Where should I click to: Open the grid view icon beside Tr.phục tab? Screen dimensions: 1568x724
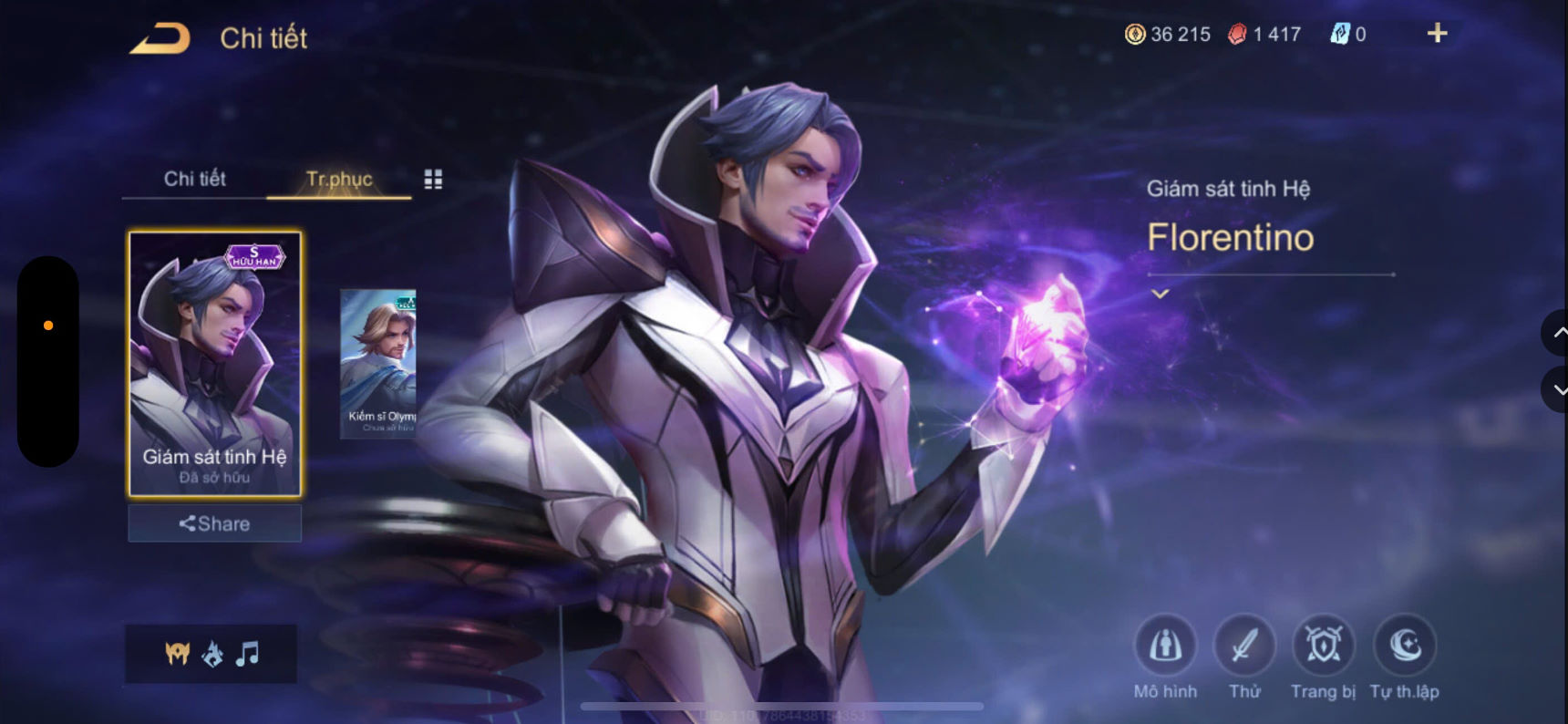(x=433, y=179)
